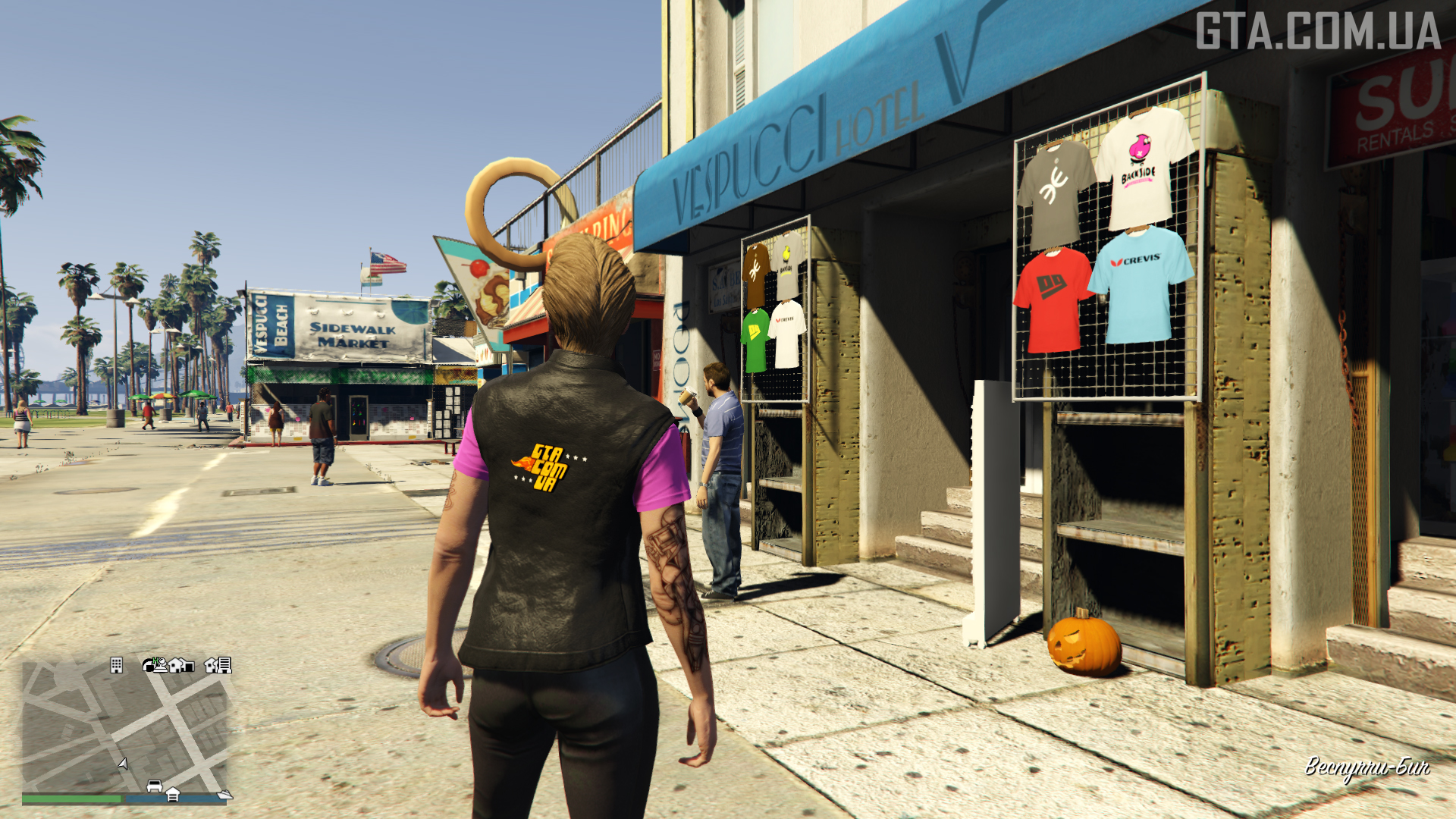Screen dimensions: 1456x819
Task: Click the yacht blip on the minimap
Action: [x=224, y=794]
